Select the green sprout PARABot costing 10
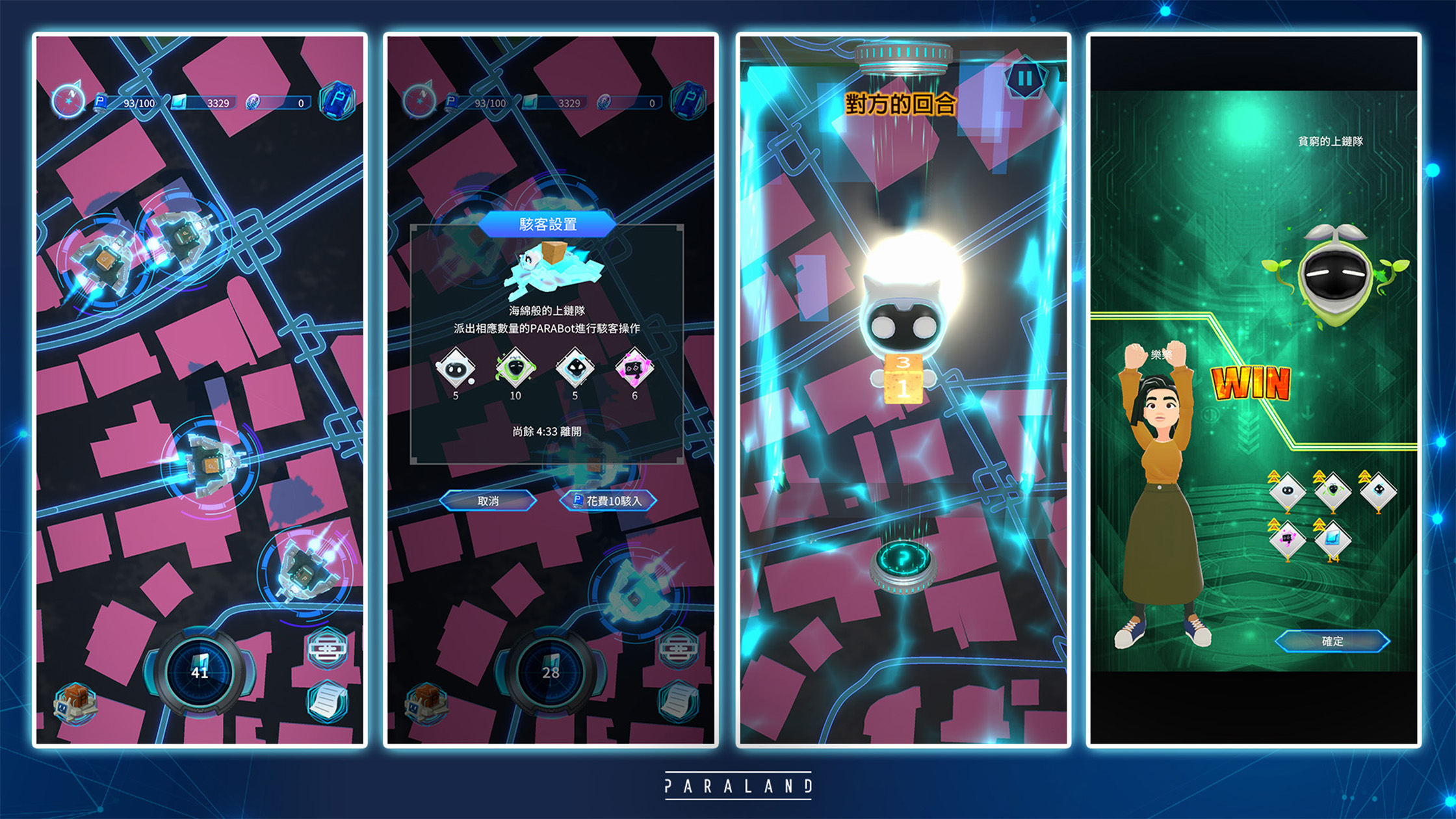Viewport: 1456px width, 819px height. pyautogui.click(x=515, y=369)
